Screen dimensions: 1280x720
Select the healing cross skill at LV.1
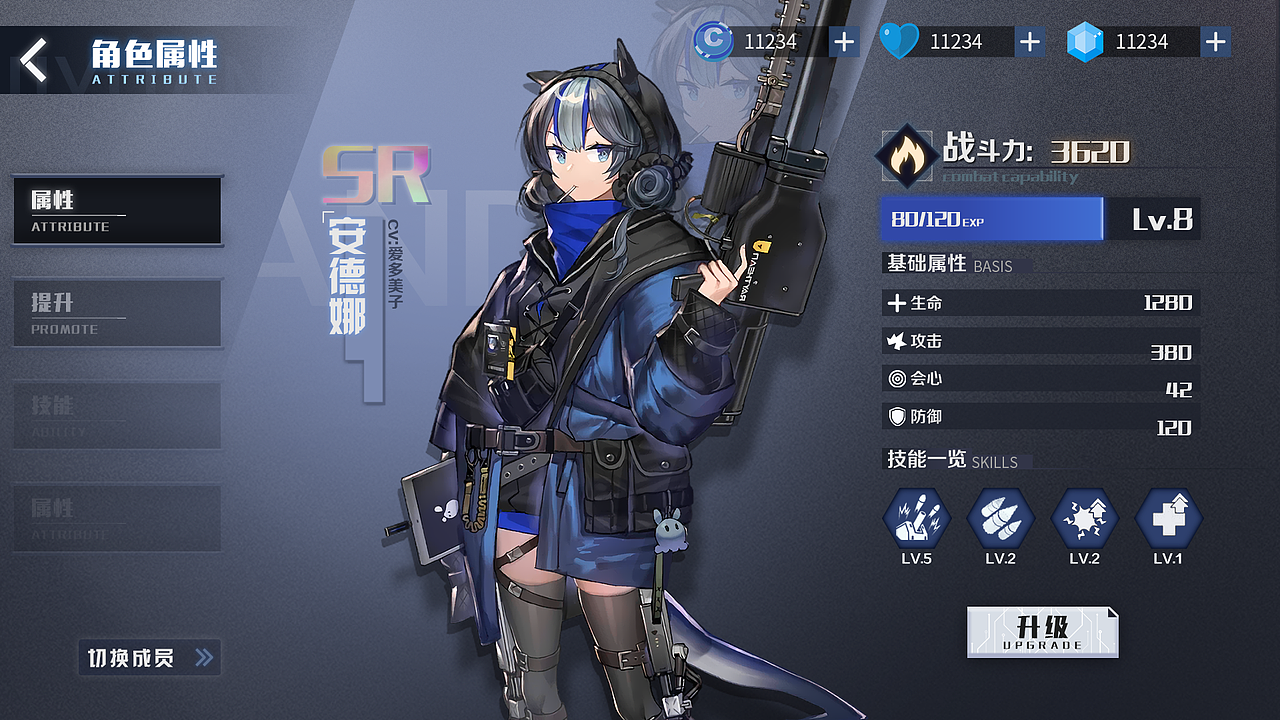pyautogui.click(x=1168, y=520)
